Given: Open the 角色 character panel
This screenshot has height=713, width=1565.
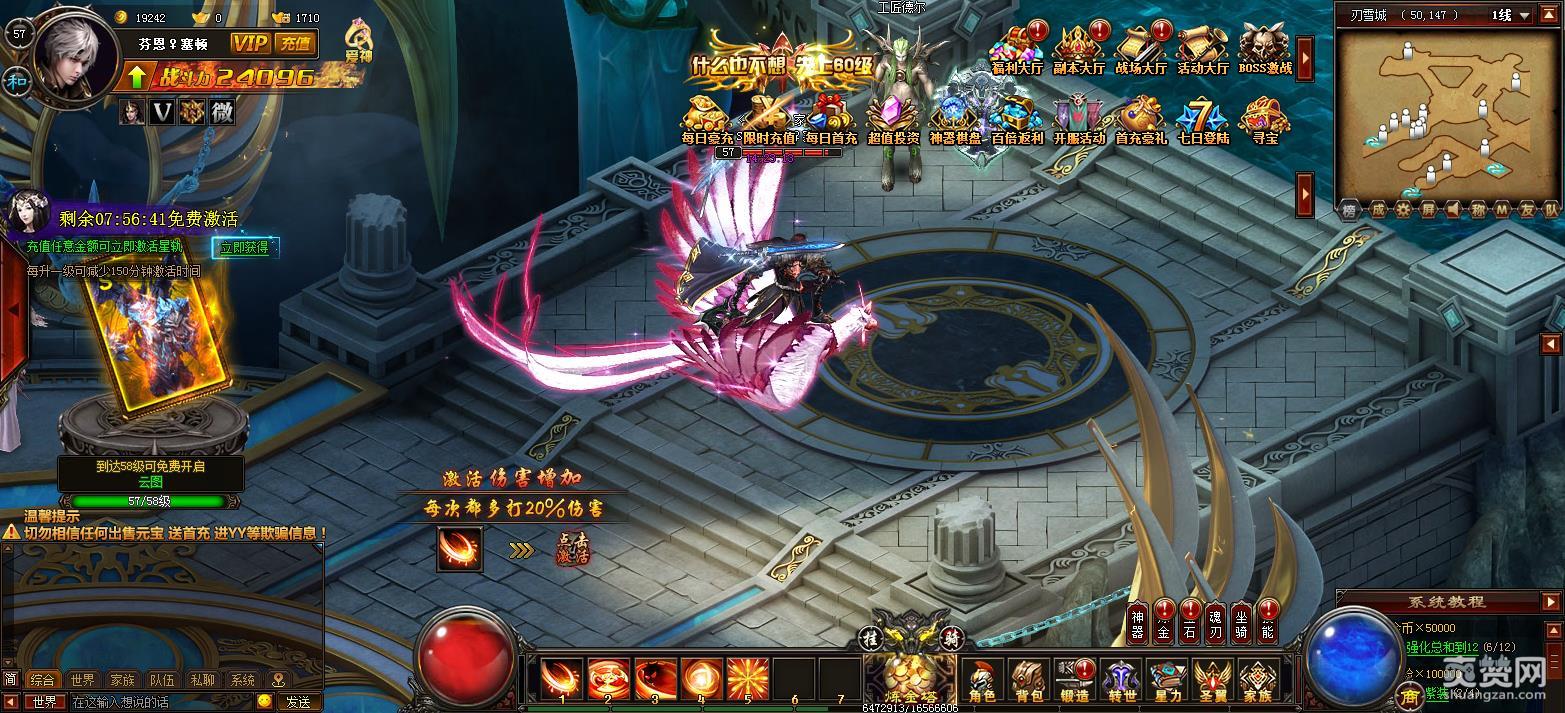Looking at the screenshot, I should (x=982, y=680).
